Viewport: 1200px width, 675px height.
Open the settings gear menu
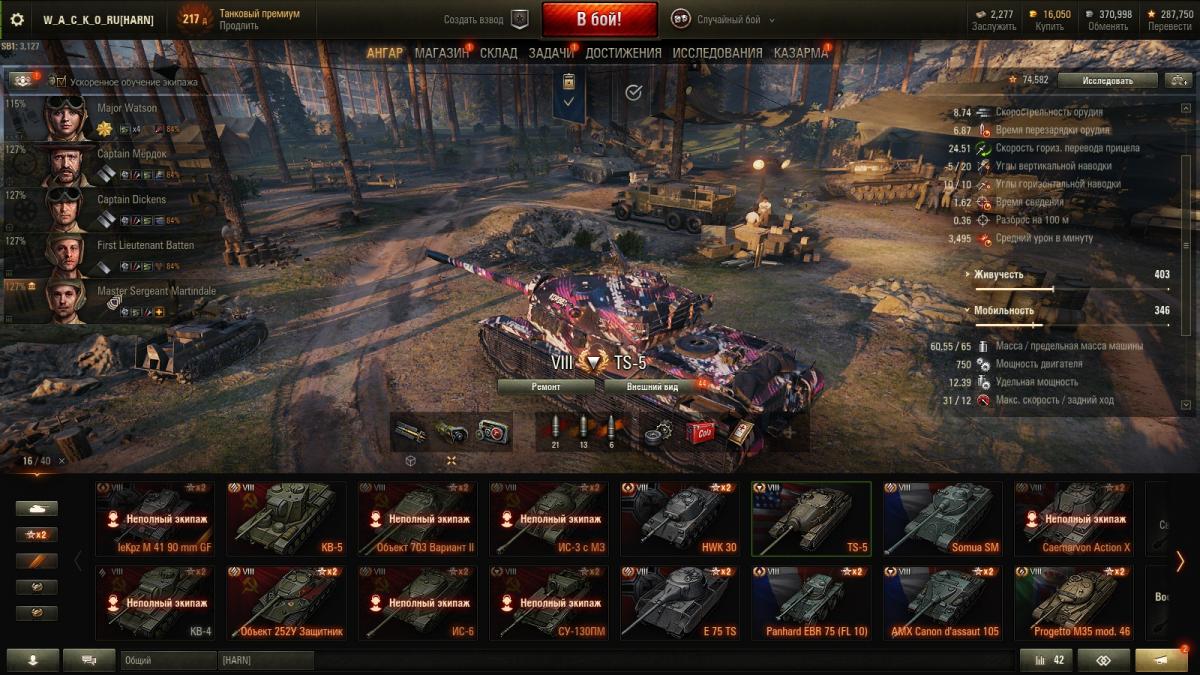click(16, 20)
